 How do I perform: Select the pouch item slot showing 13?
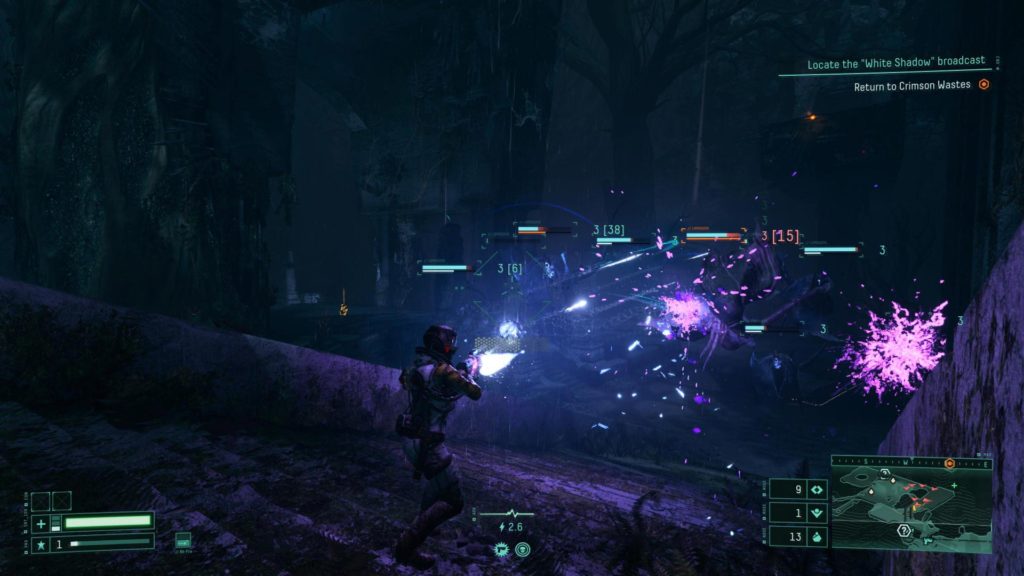(800, 537)
